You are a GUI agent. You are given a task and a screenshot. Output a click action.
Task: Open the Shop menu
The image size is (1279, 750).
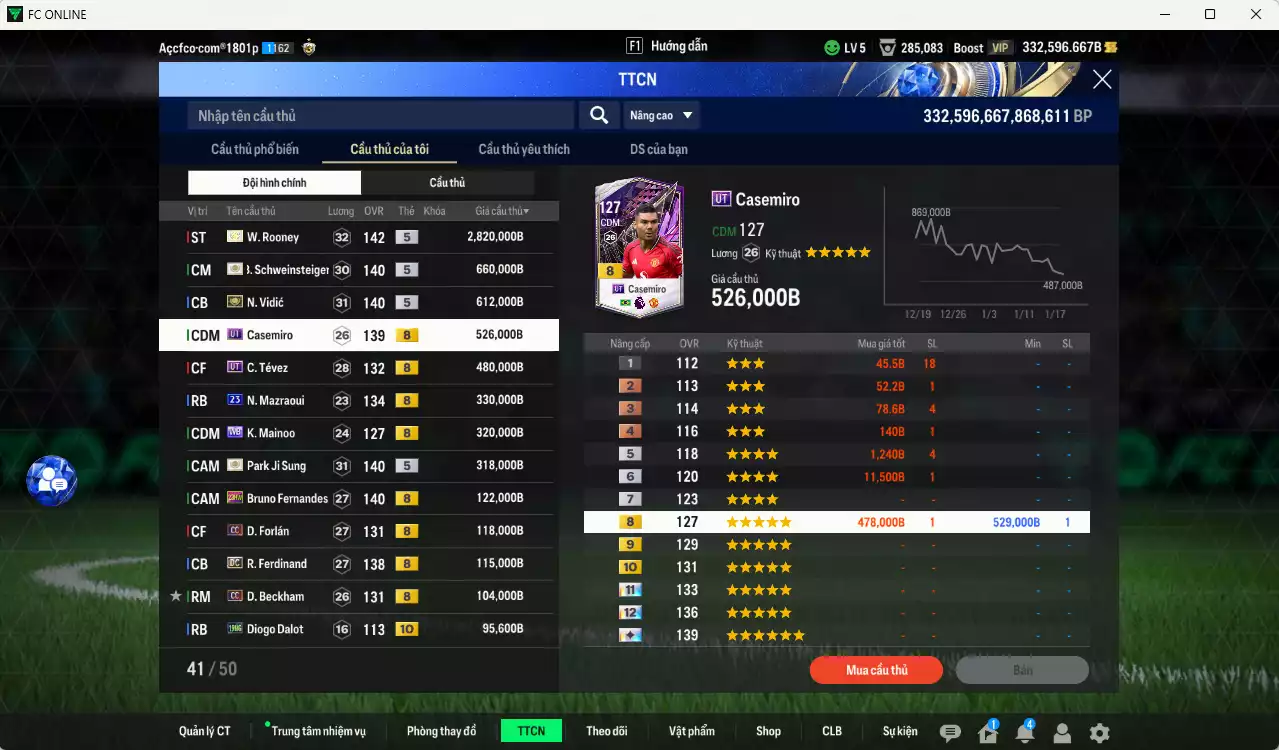(768, 731)
